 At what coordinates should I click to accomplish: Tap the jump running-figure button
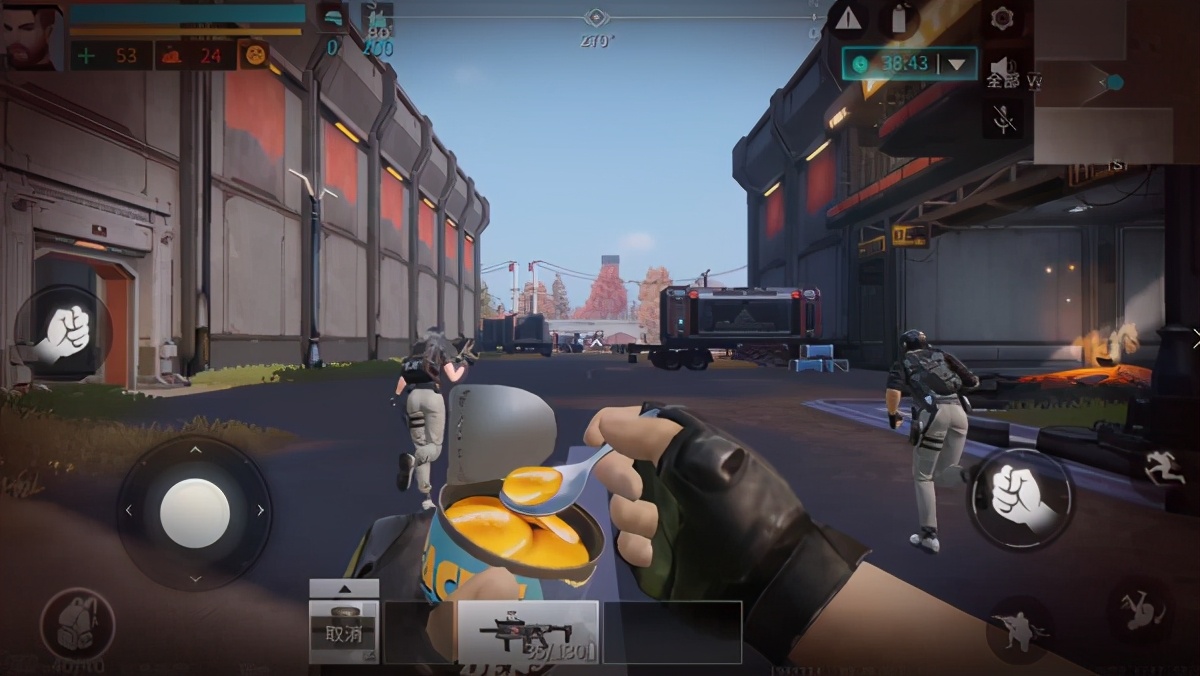coord(1165,468)
